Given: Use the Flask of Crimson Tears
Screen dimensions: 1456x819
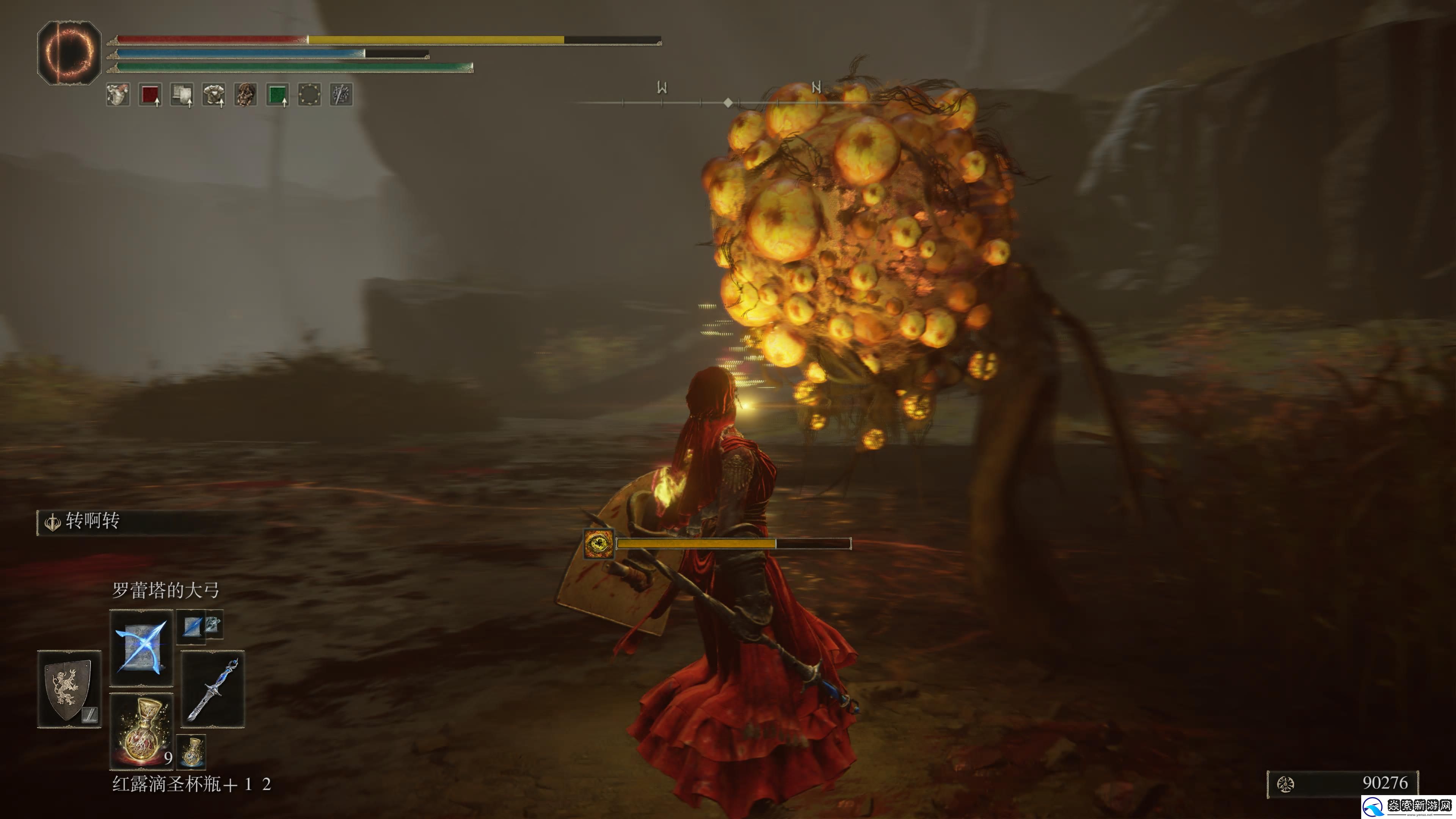Looking at the screenshot, I should pyautogui.click(x=141, y=731).
